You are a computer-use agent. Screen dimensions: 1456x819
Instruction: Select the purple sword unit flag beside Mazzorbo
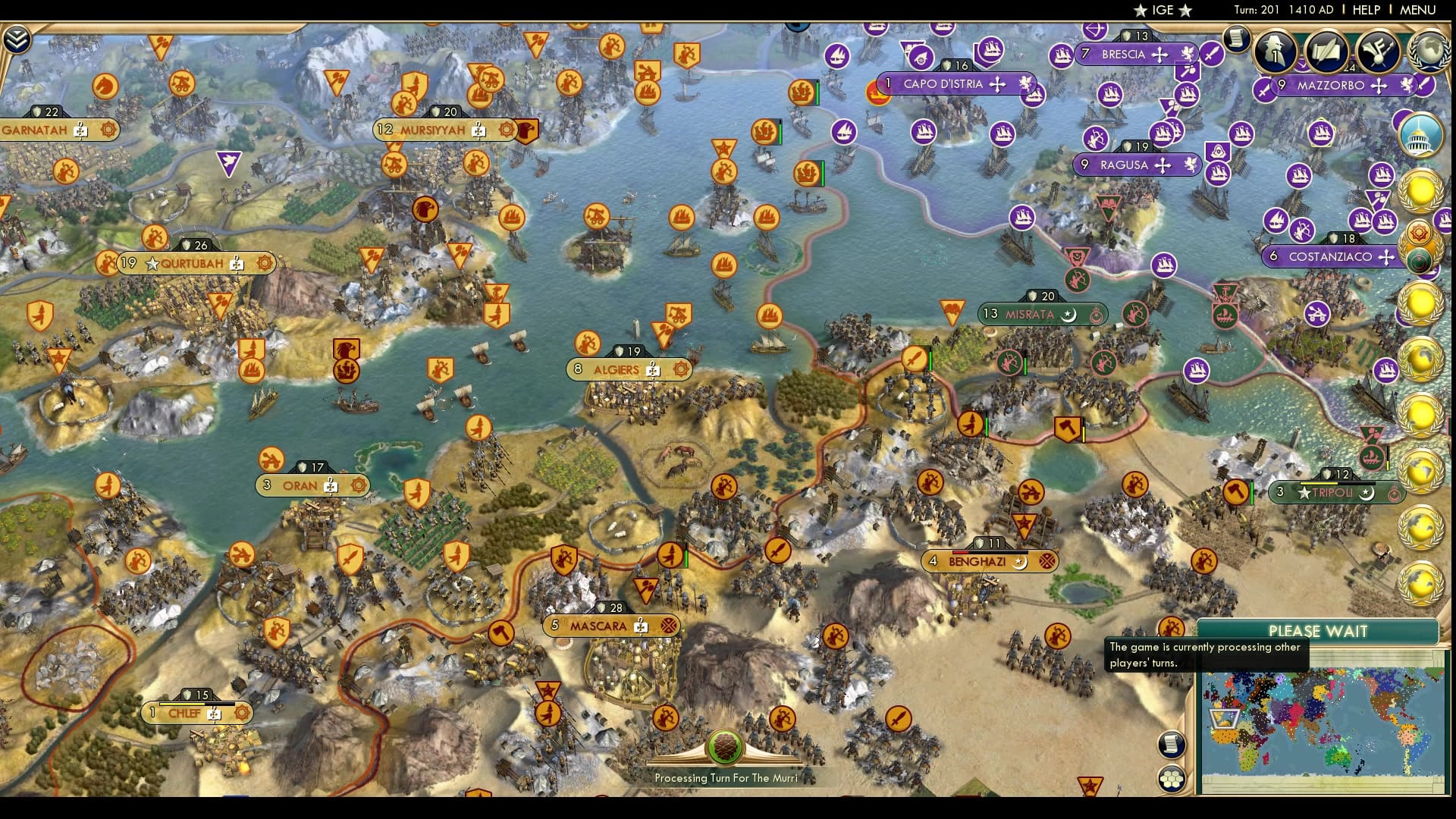point(1425,86)
